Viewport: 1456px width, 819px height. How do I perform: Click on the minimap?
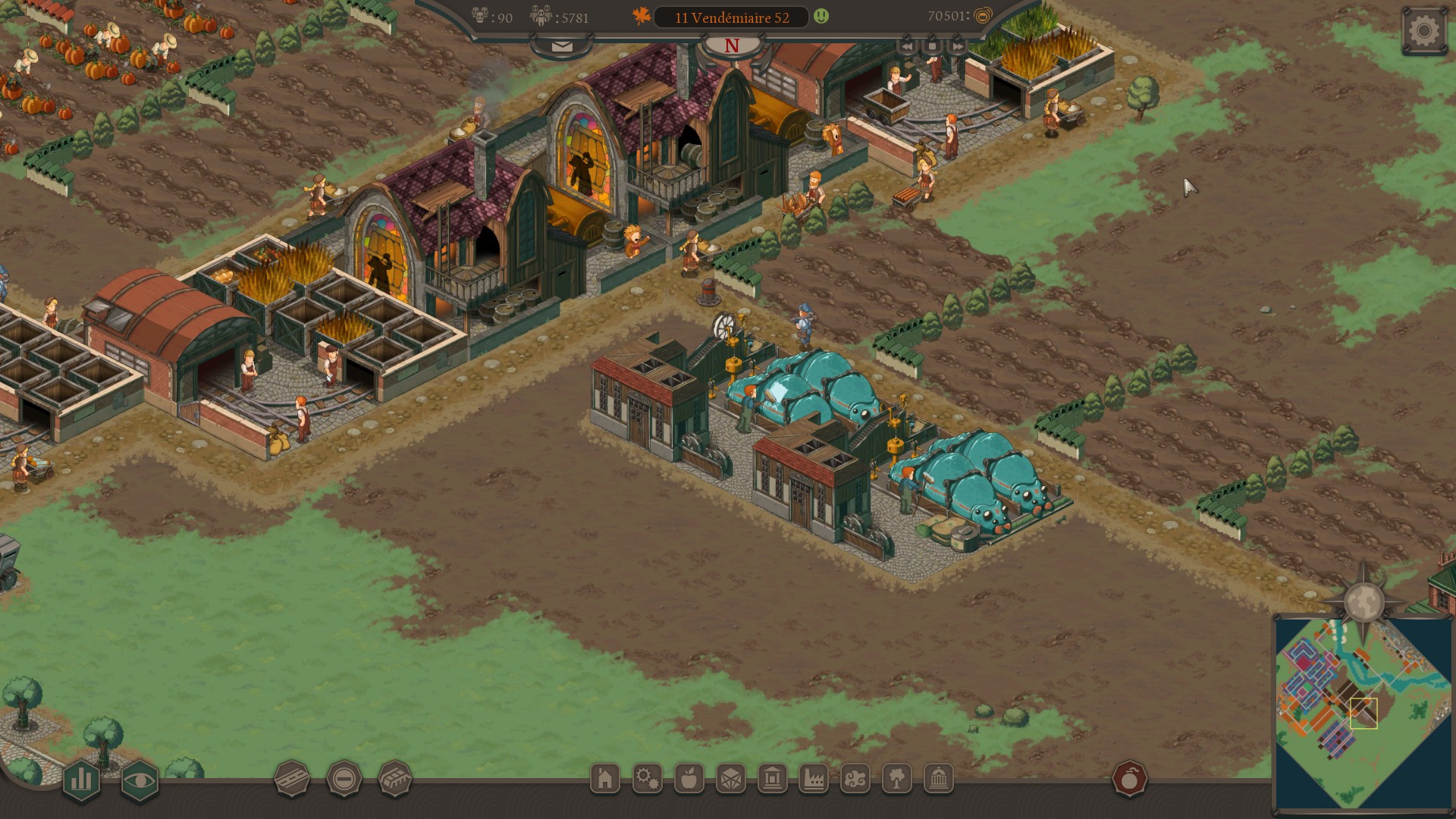1363,713
